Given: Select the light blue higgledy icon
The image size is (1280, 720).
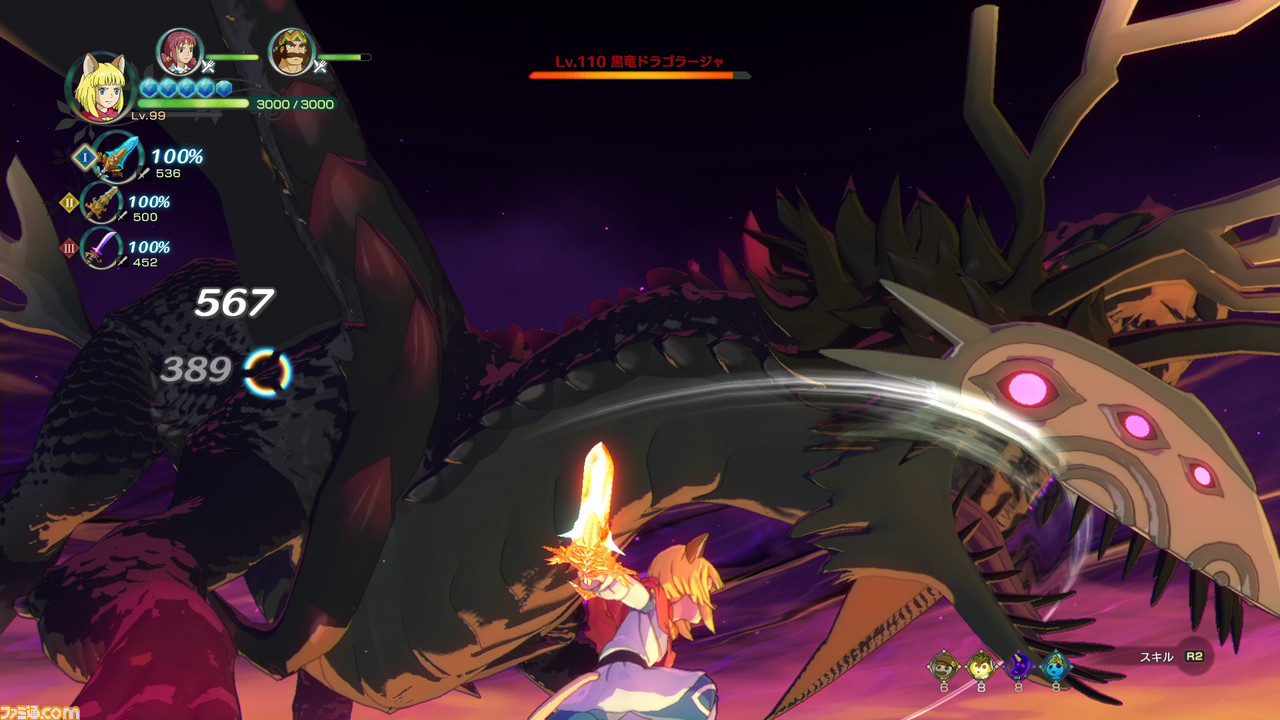Looking at the screenshot, I should 1055,664.
